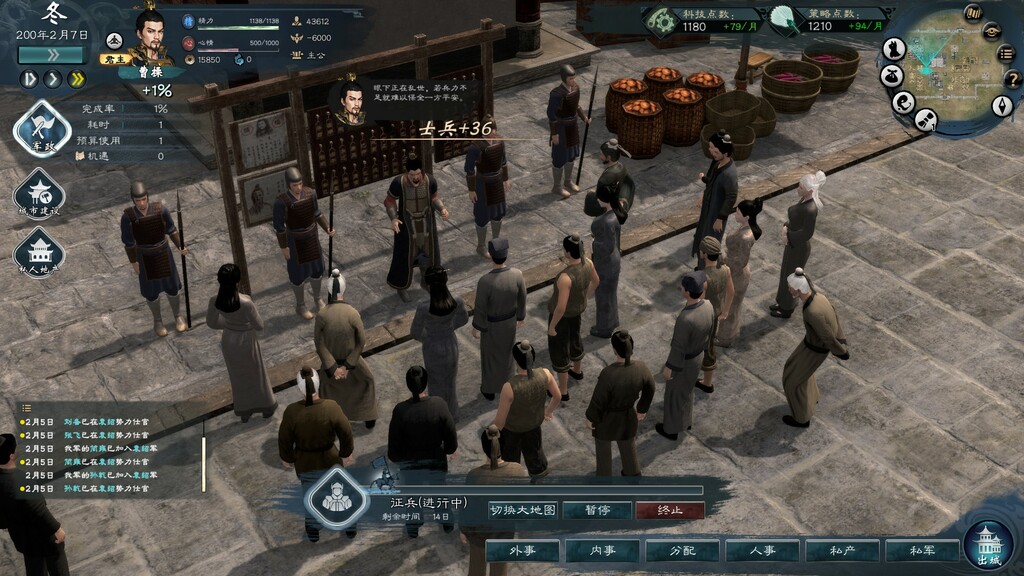Viewport: 1024px width, 576px height.
Task: Pause conscription with the 暂停 button
Action: (x=597, y=510)
